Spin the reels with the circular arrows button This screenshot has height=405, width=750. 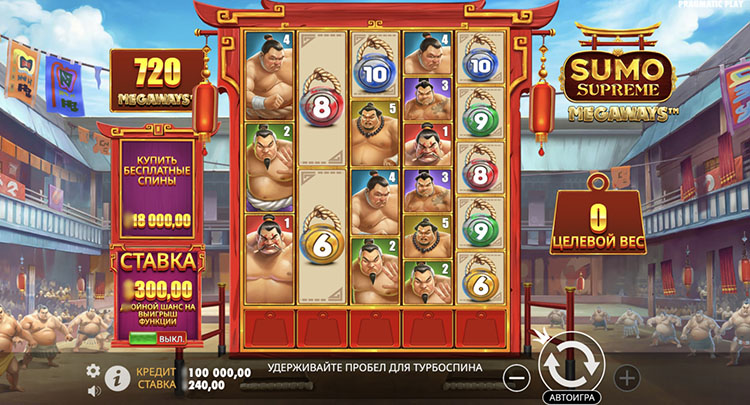click(x=571, y=363)
